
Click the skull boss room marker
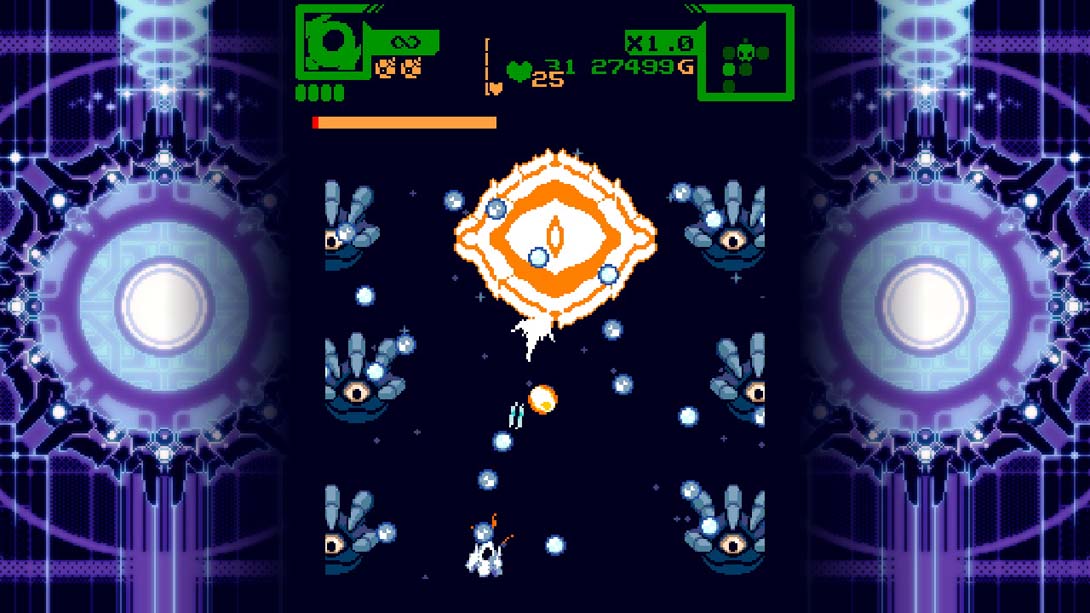[x=745, y=50]
